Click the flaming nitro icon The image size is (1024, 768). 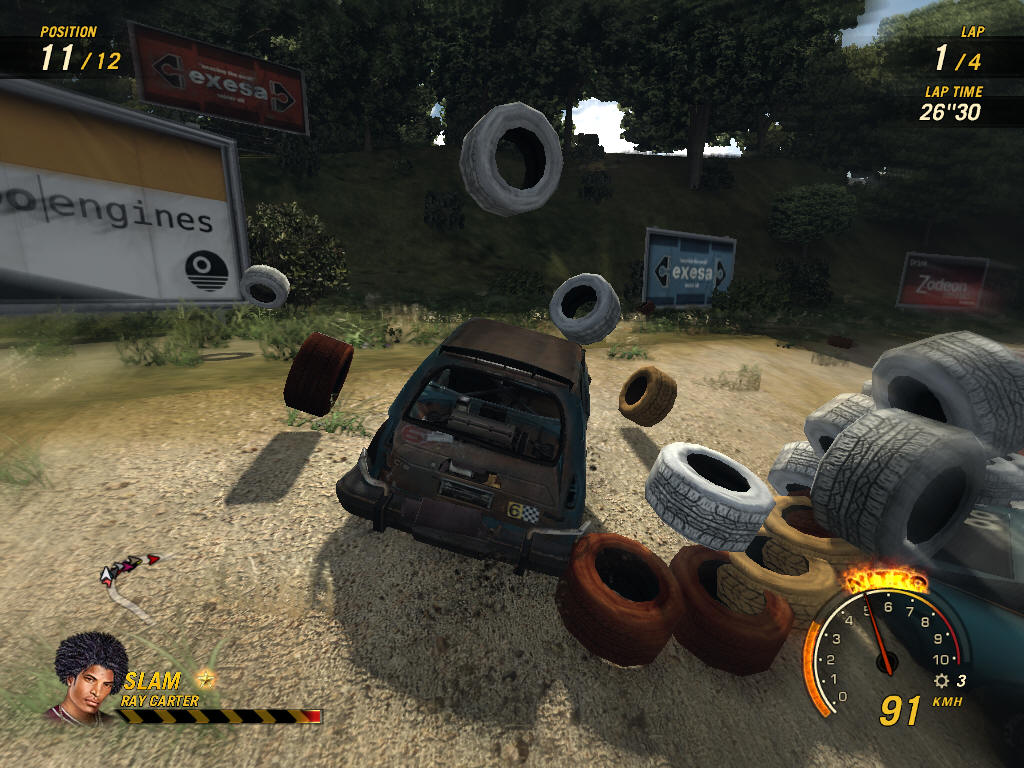(x=883, y=579)
